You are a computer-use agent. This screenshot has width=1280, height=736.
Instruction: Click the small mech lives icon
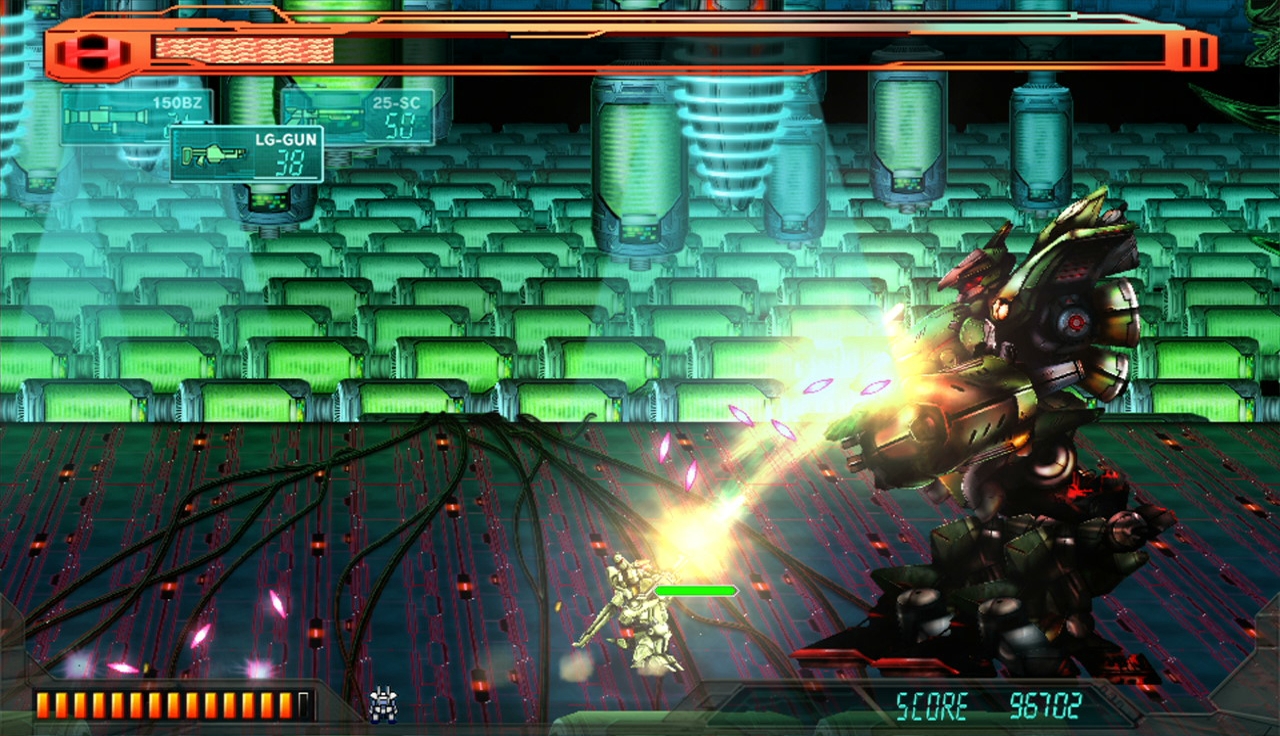coord(383,704)
